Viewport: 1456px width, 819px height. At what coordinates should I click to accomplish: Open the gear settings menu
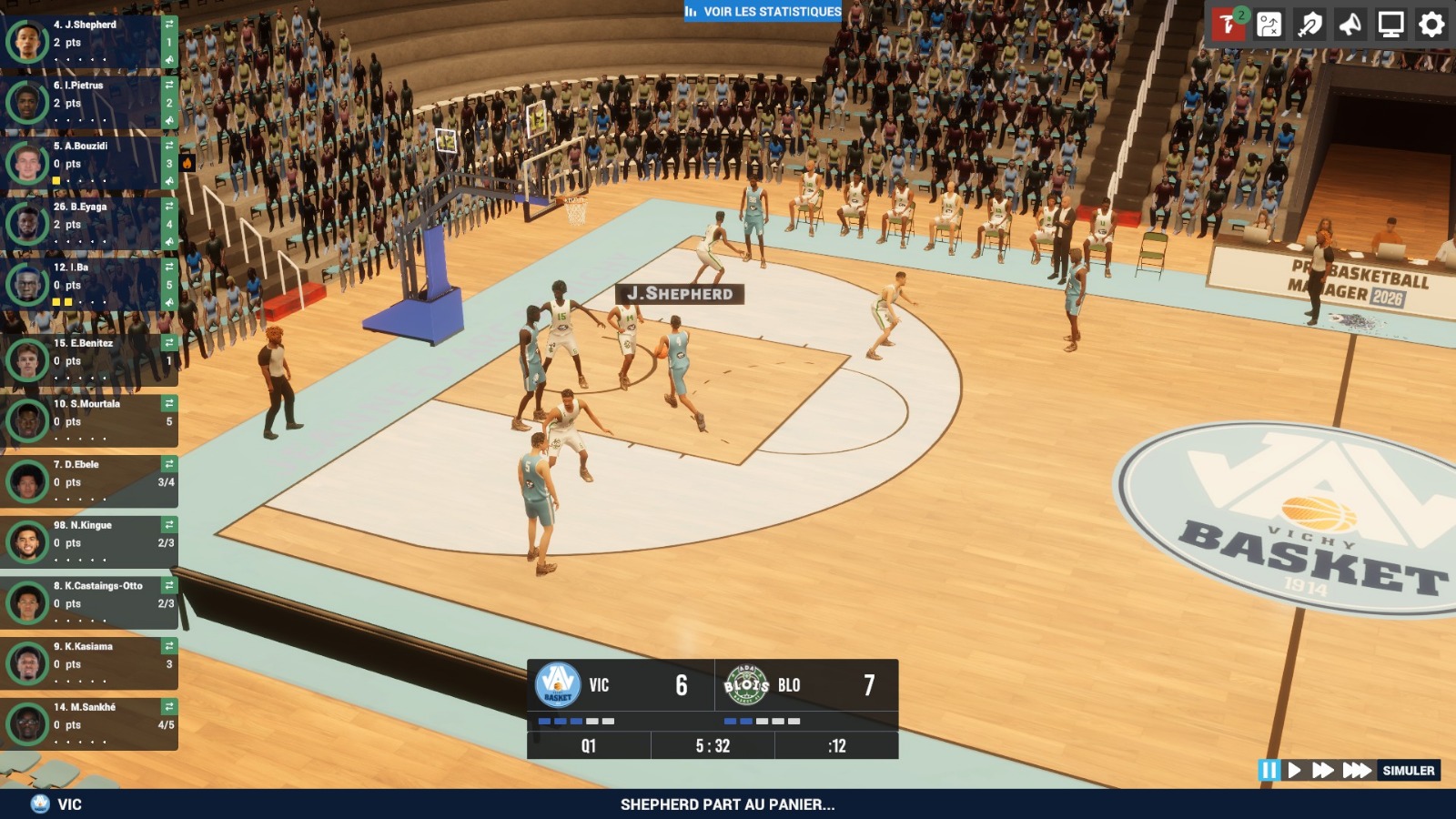point(1431,25)
